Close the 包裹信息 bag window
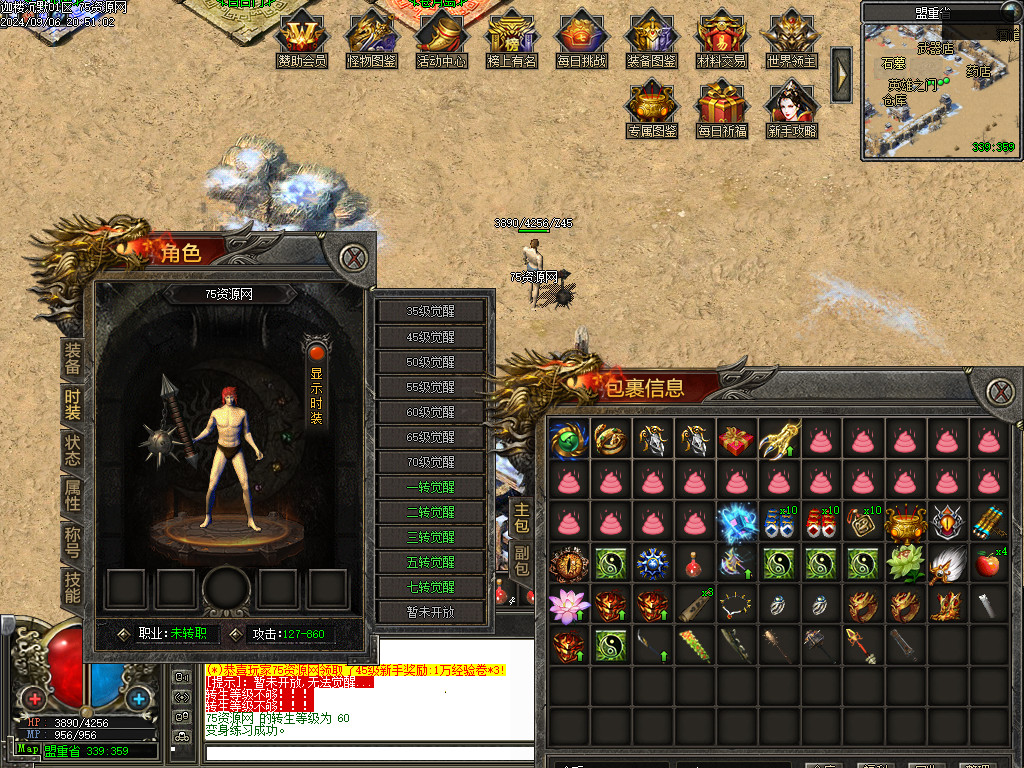Screen dimensions: 1024x768 [999, 392]
